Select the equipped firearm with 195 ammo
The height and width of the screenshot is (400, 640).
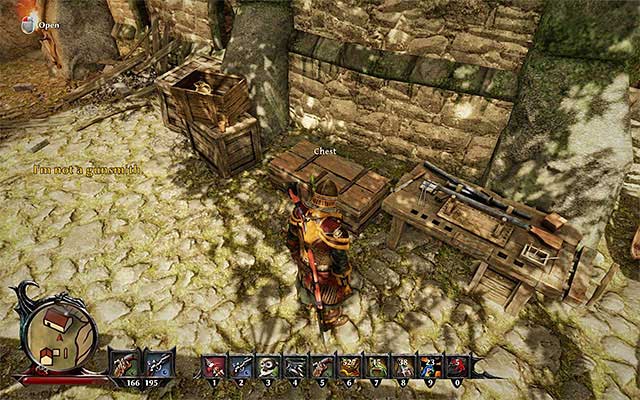(158, 361)
